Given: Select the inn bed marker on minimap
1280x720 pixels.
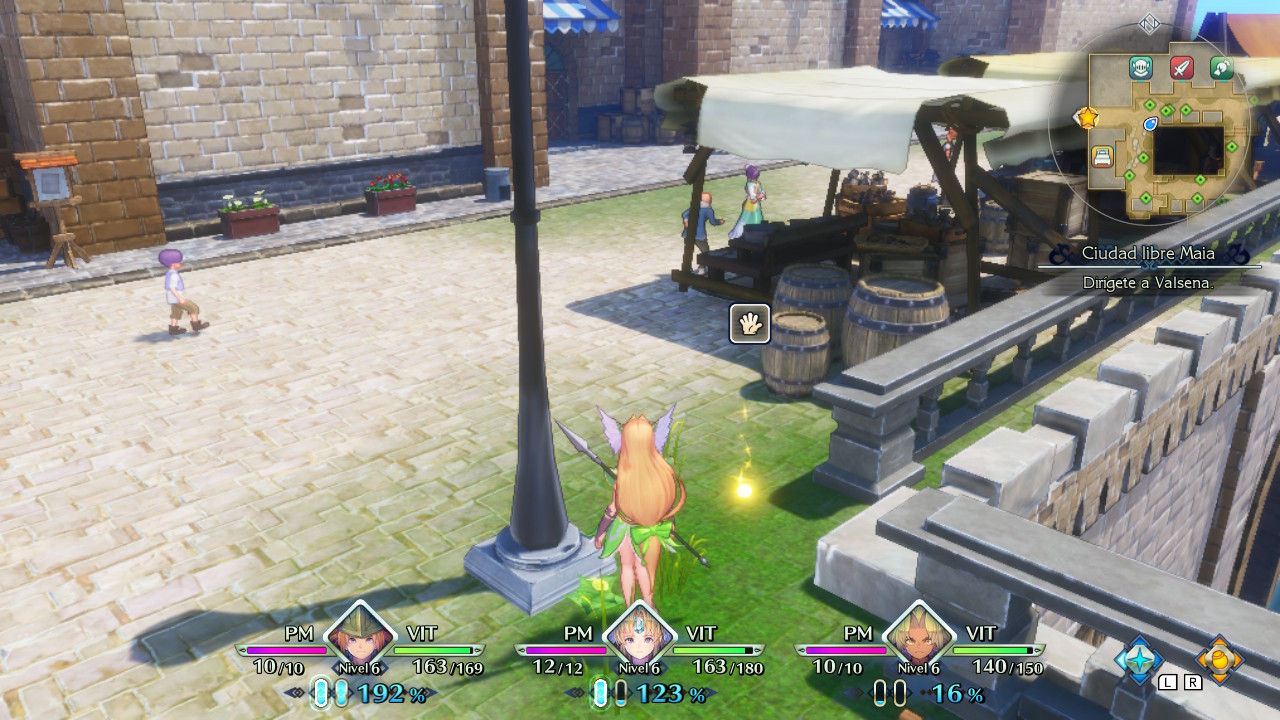Looking at the screenshot, I should click(1102, 156).
